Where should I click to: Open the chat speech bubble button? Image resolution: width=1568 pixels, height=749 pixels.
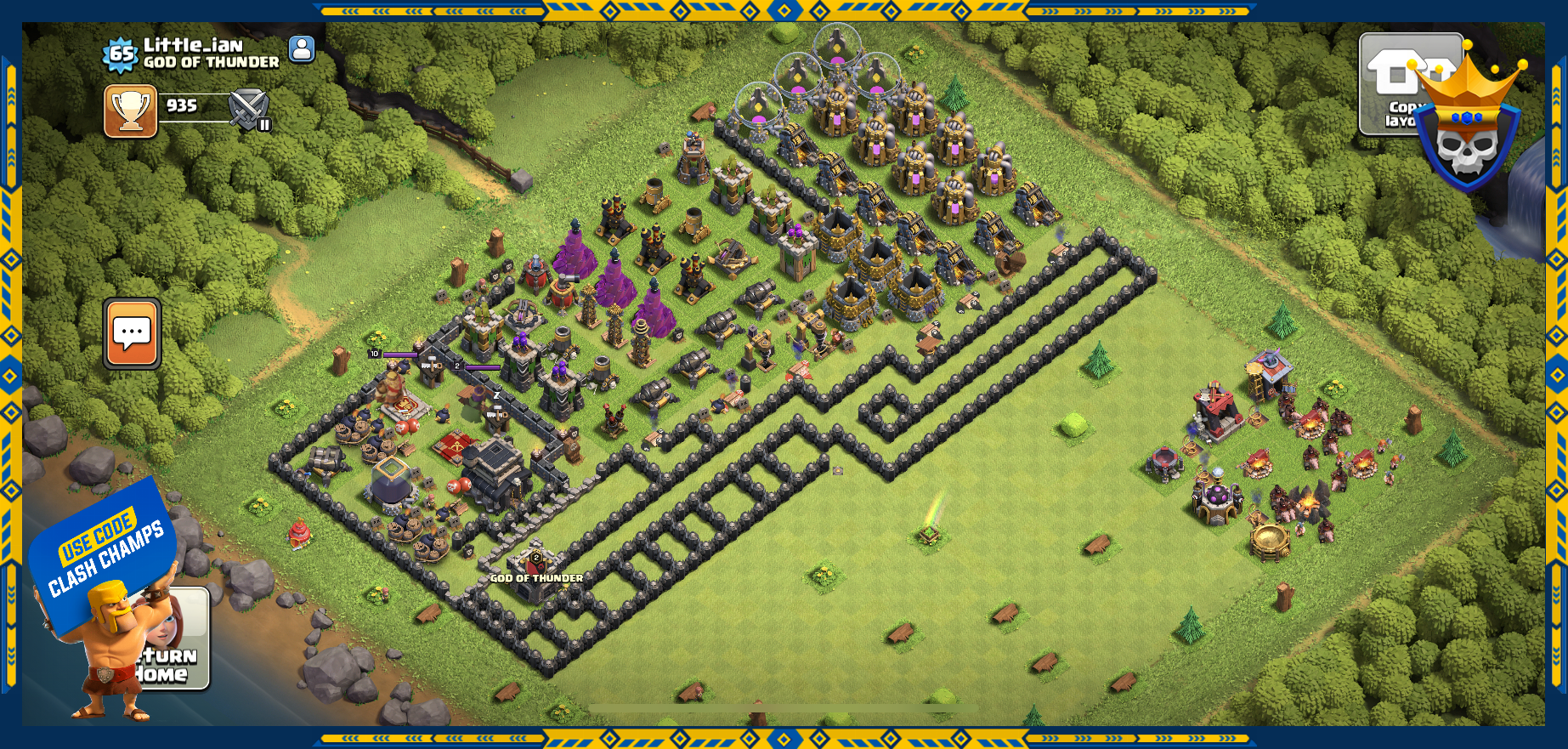pos(132,333)
